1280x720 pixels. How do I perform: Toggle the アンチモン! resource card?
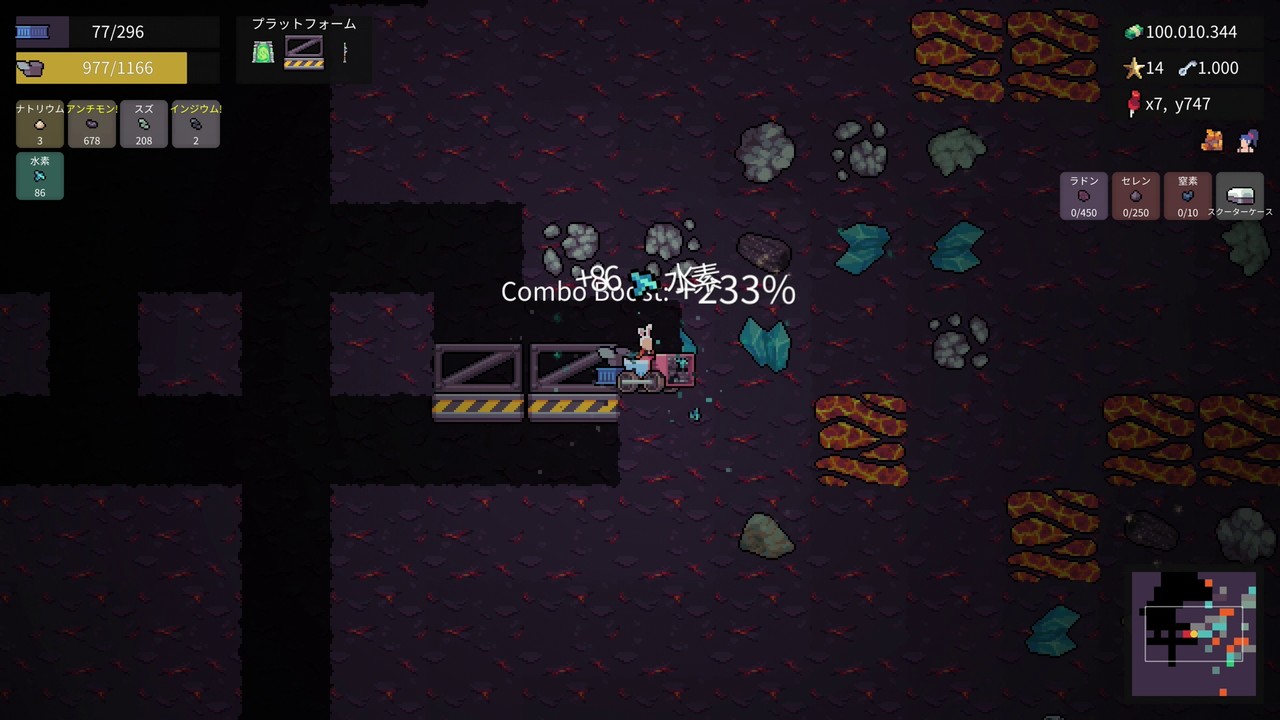(x=91, y=124)
